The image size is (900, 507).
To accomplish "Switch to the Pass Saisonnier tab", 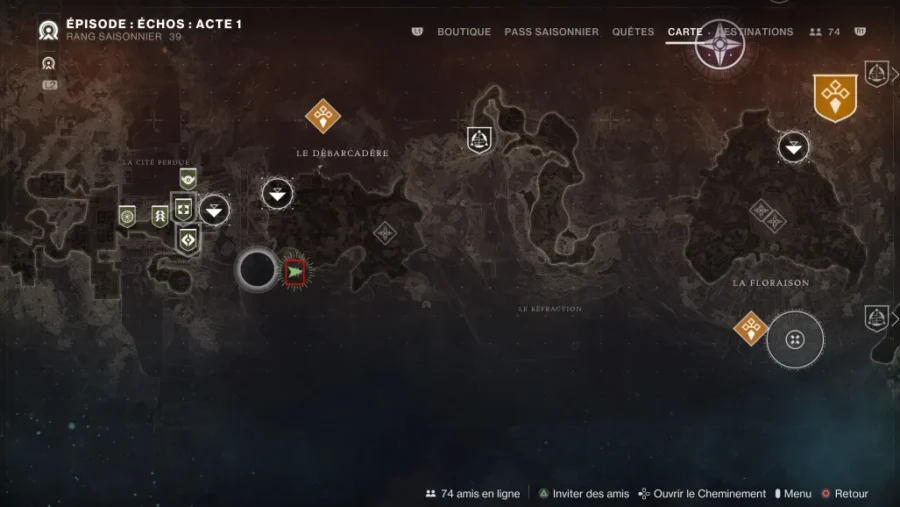I will (x=551, y=32).
